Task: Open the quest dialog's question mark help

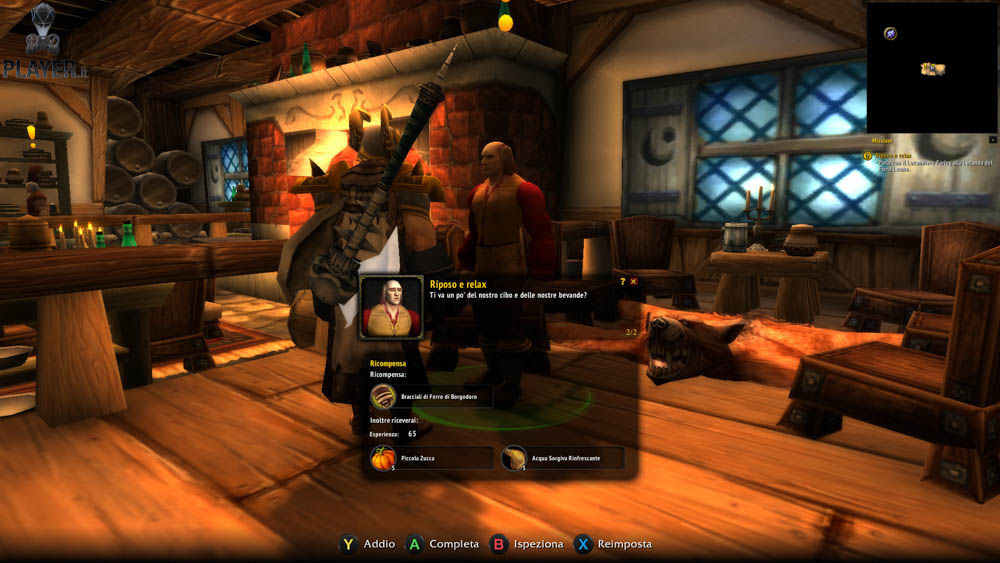Action: click(622, 282)
